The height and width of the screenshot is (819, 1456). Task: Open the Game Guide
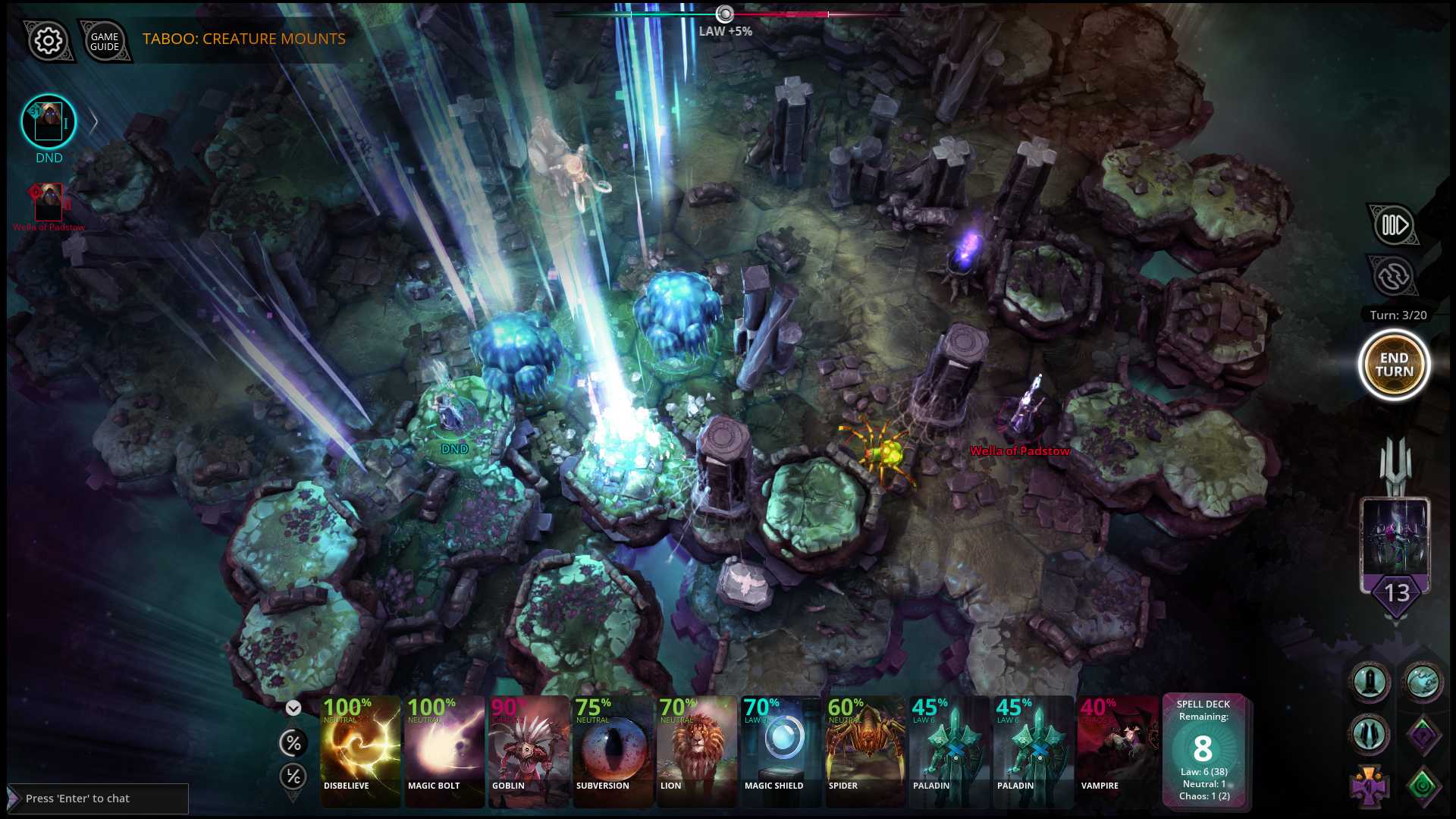coord(105,42)
